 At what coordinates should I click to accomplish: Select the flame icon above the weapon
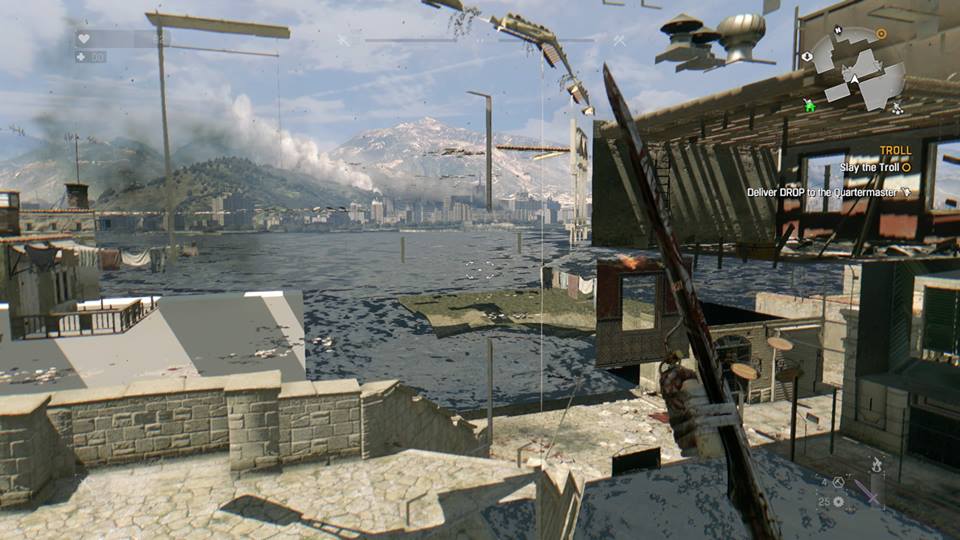click(877, 464)
